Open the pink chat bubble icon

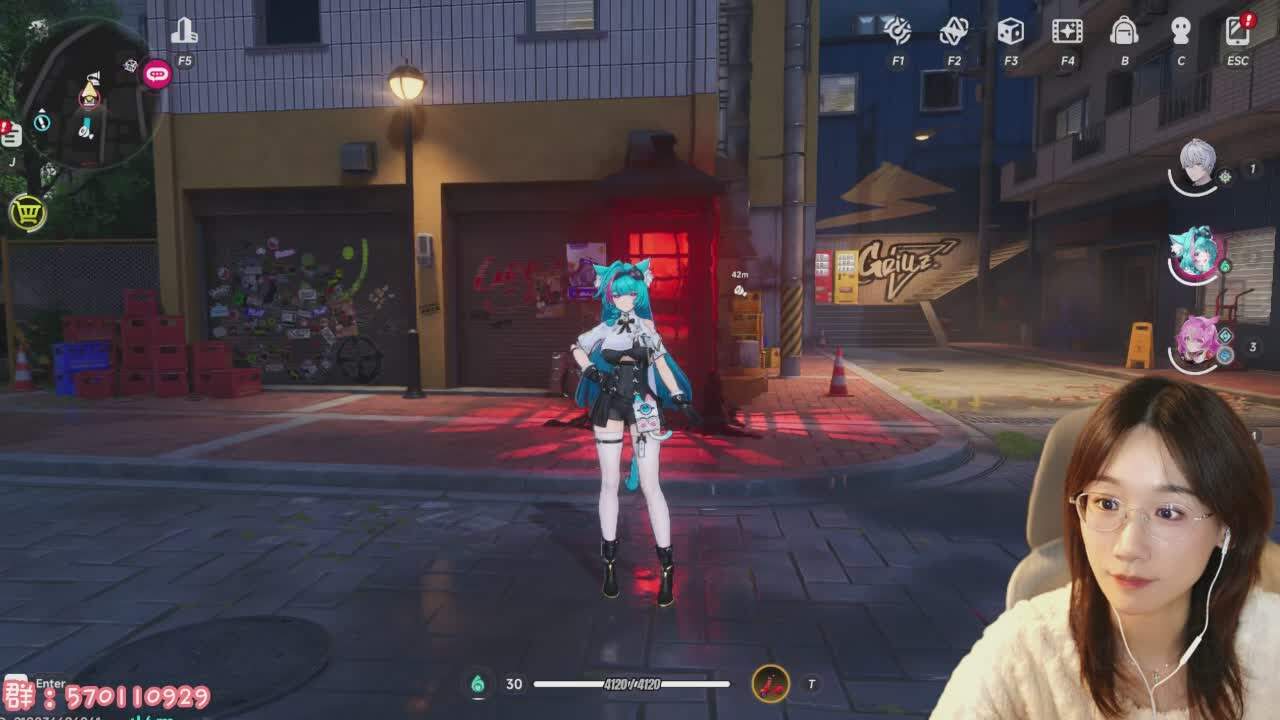[157, 73]
